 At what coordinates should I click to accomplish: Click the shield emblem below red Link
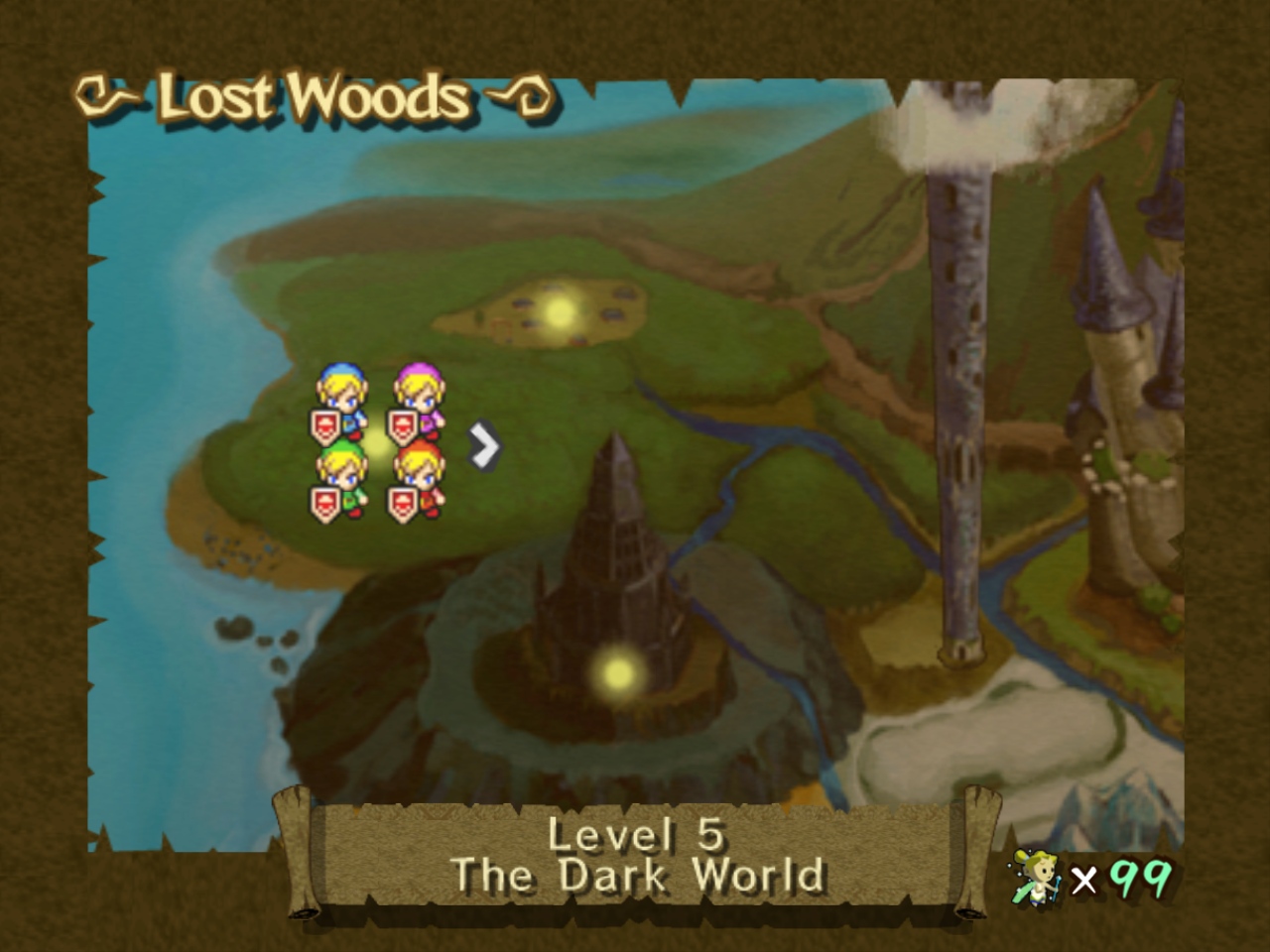[x=405, y=501]
